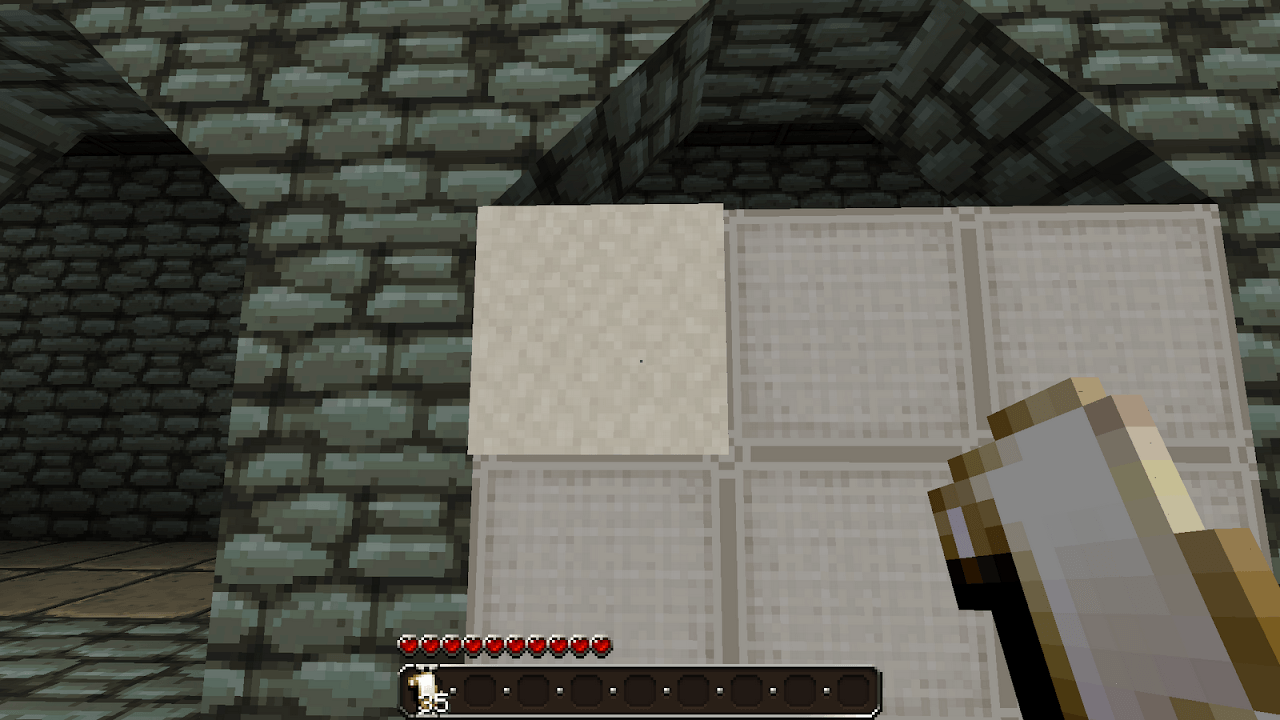Select the middle hotbar slot
This screenshot has height=720, width=1280.
641,690
